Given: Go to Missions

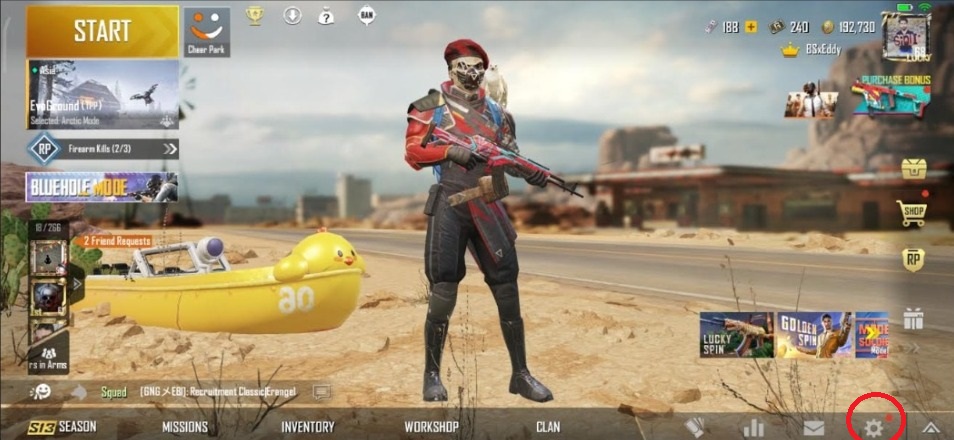Looking at the screenshot, I should pyautogui.click(x=185, y=427).
